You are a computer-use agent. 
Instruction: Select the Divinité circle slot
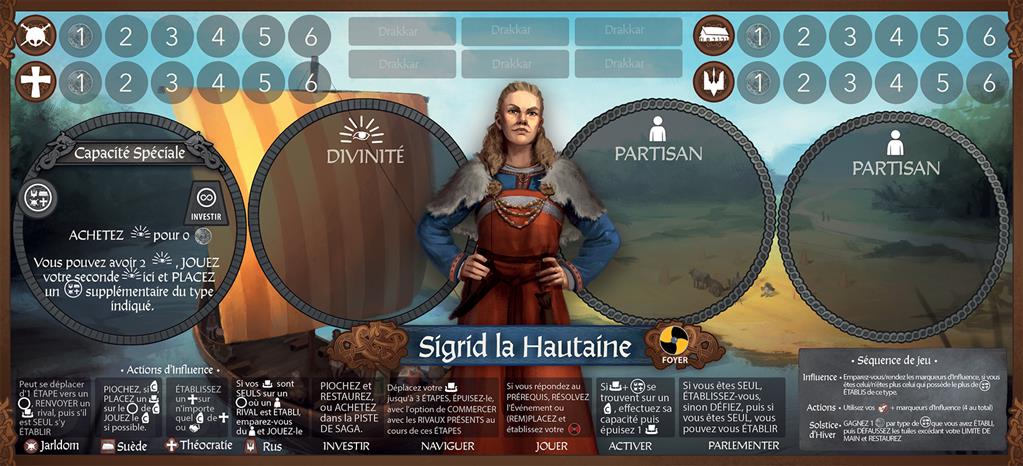point(357,213)
